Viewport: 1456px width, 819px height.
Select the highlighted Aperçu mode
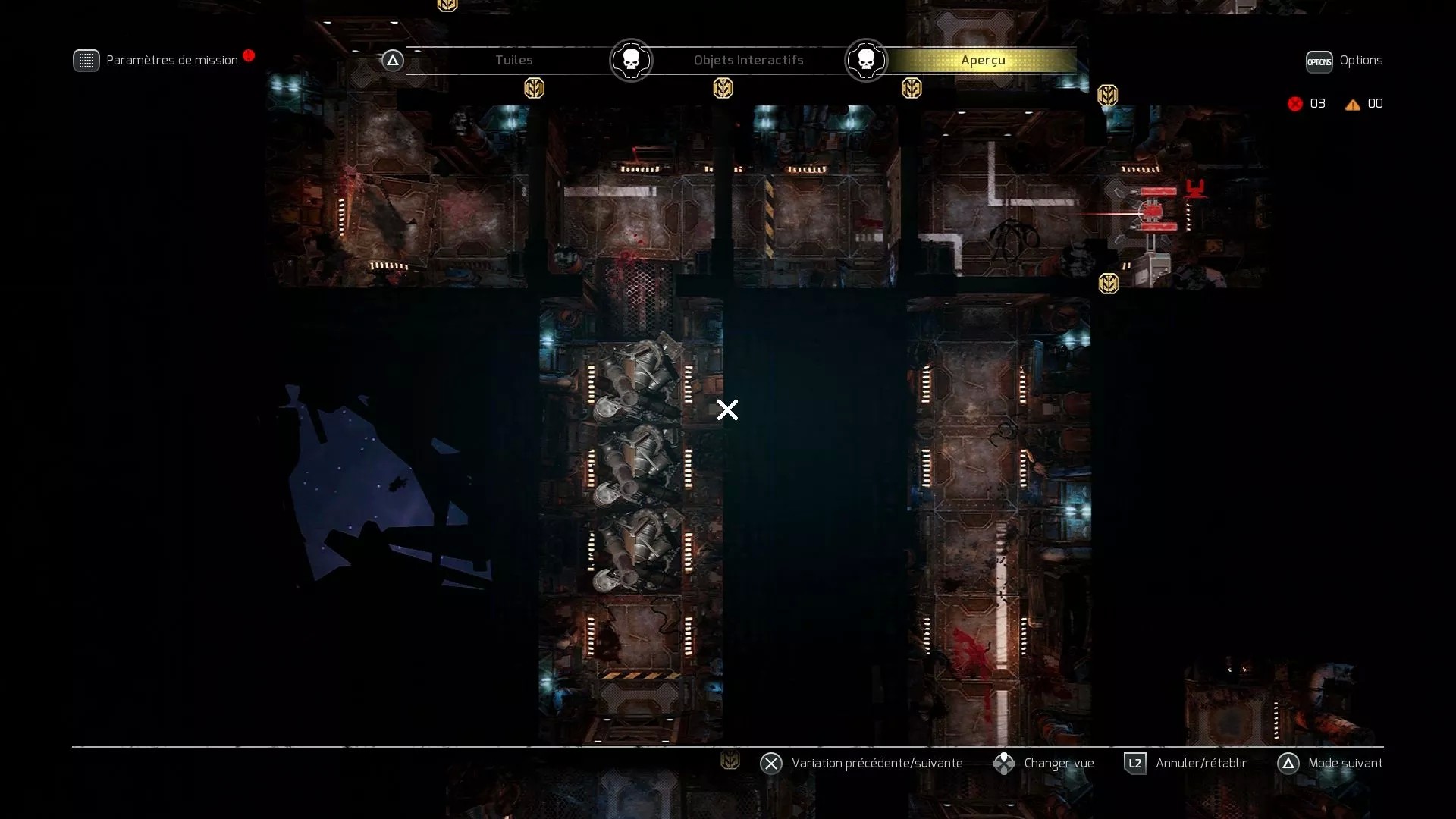pyautogui.click(x=983, y=60)
